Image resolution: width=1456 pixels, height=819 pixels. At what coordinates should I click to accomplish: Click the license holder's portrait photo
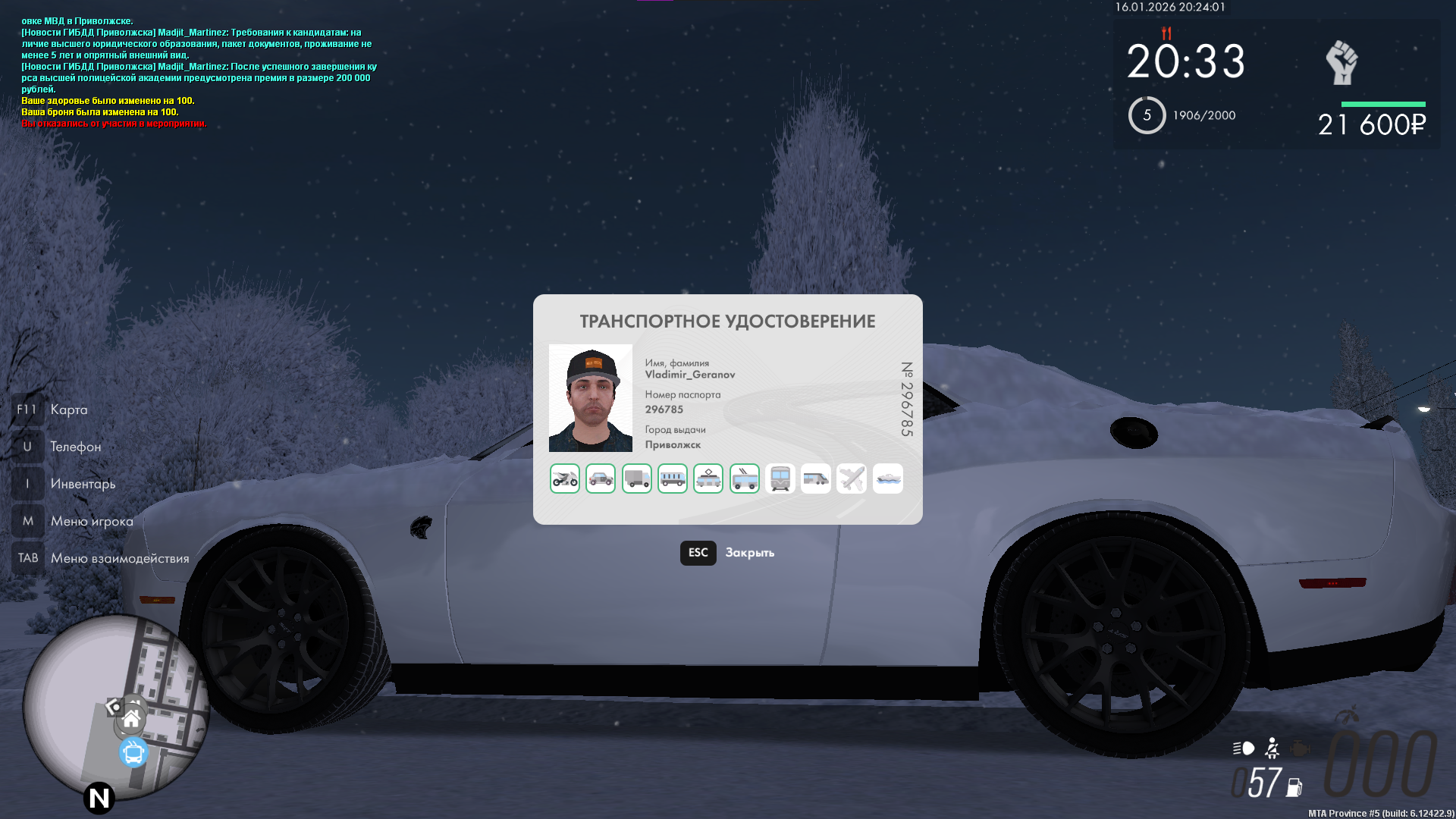point(591,398)
